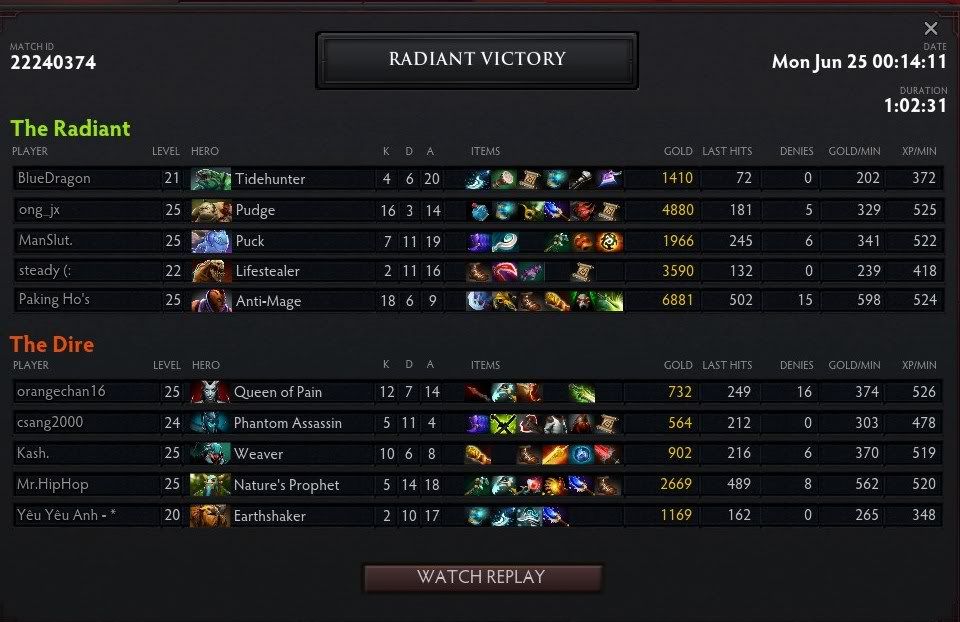Inspect the Weaver hero portrait
960x622 pixels.
[210, 454]
